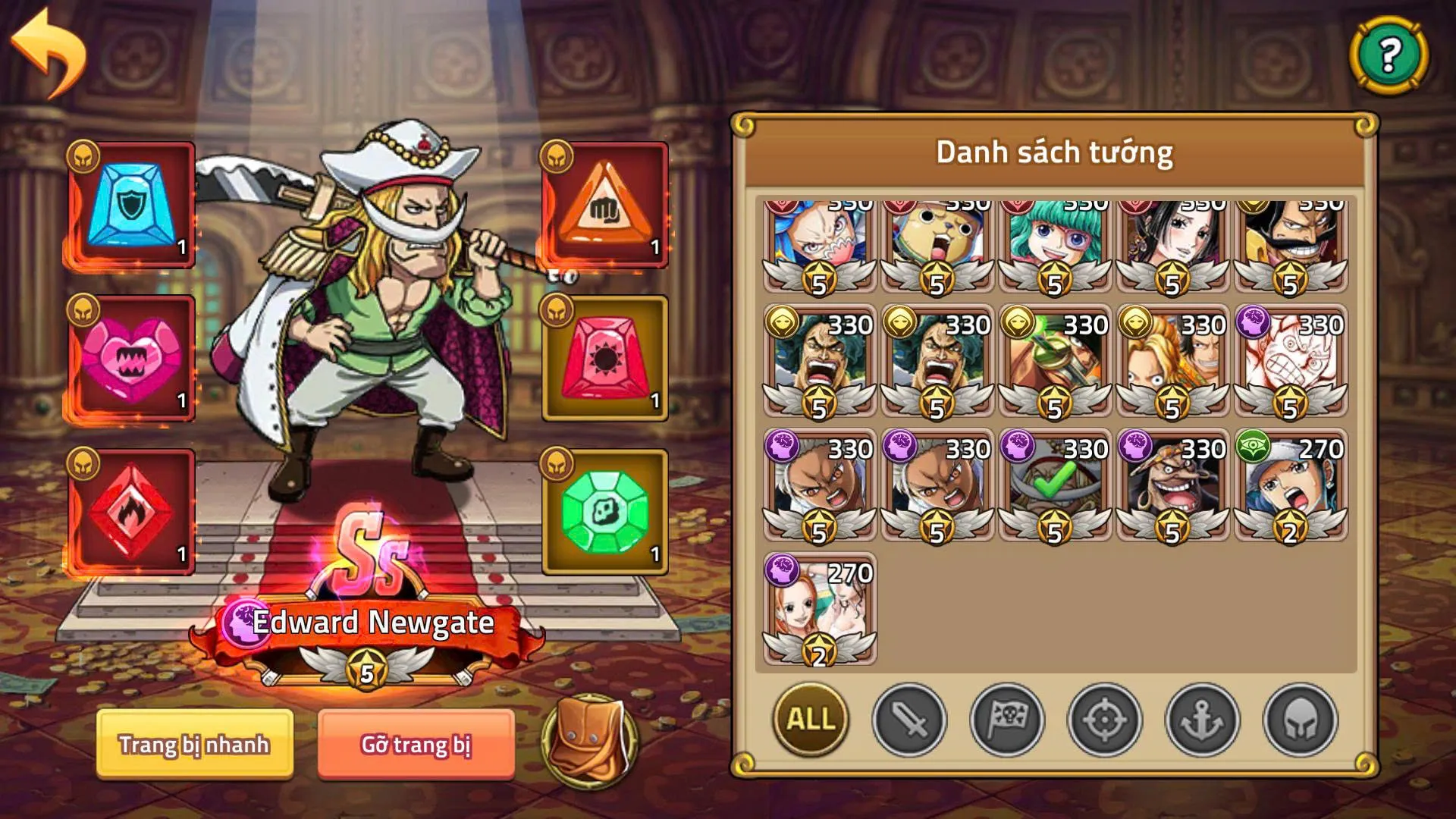Open the orange fist equipment slot

pyautogui.click(x=603, y=206)
